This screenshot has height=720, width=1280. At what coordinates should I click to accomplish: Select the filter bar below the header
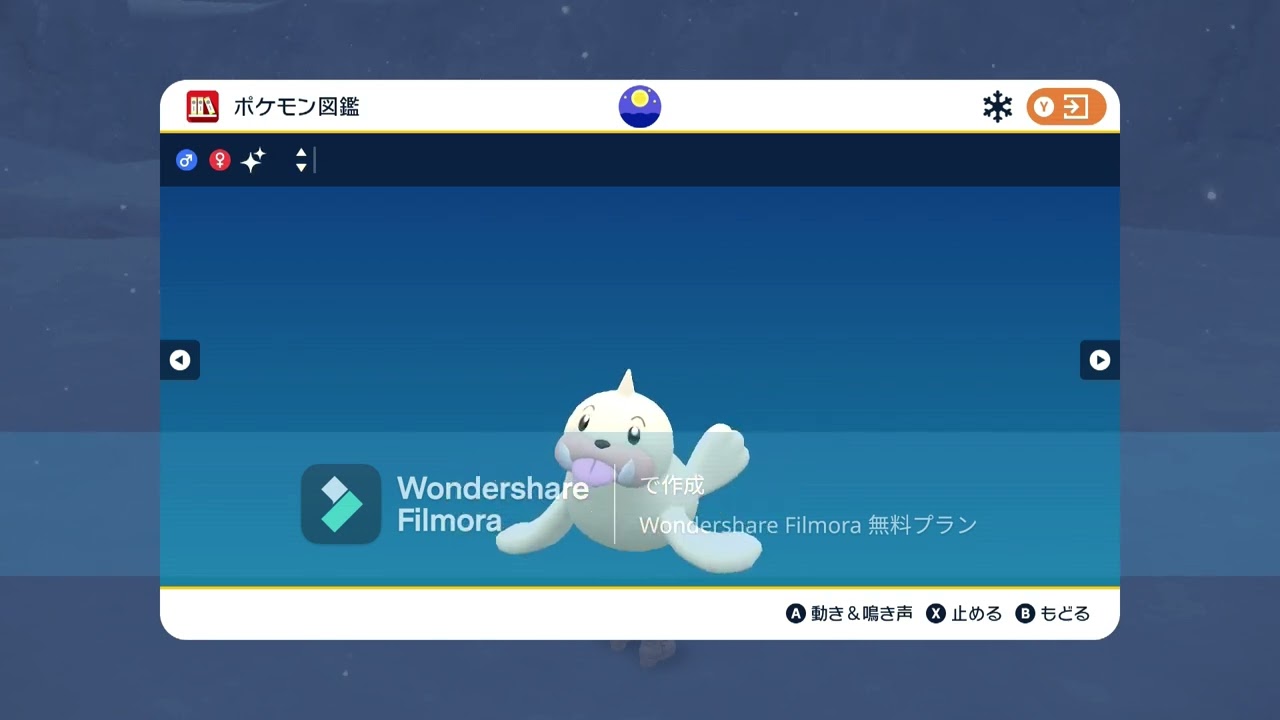tap(640, 160)
